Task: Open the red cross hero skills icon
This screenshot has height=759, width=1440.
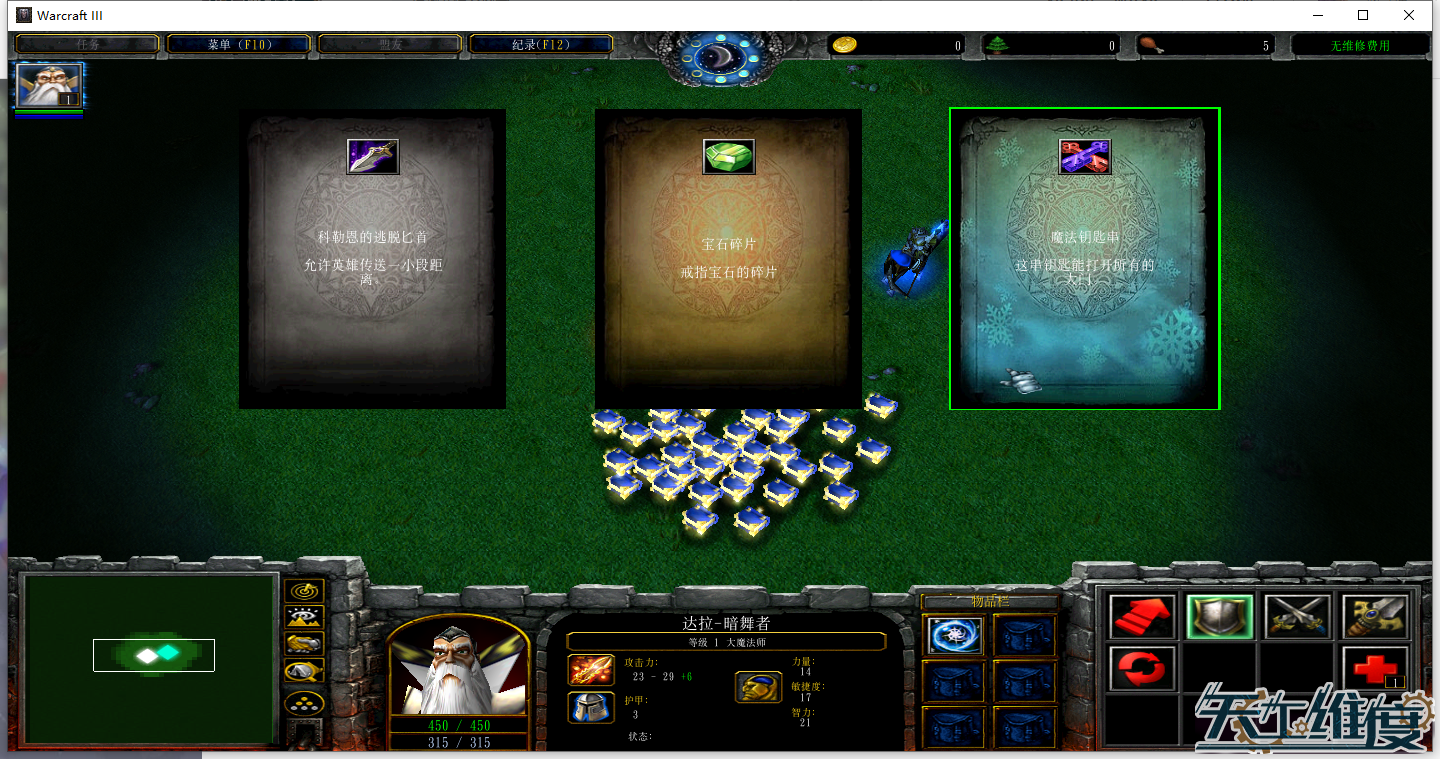Action: 1375,667
